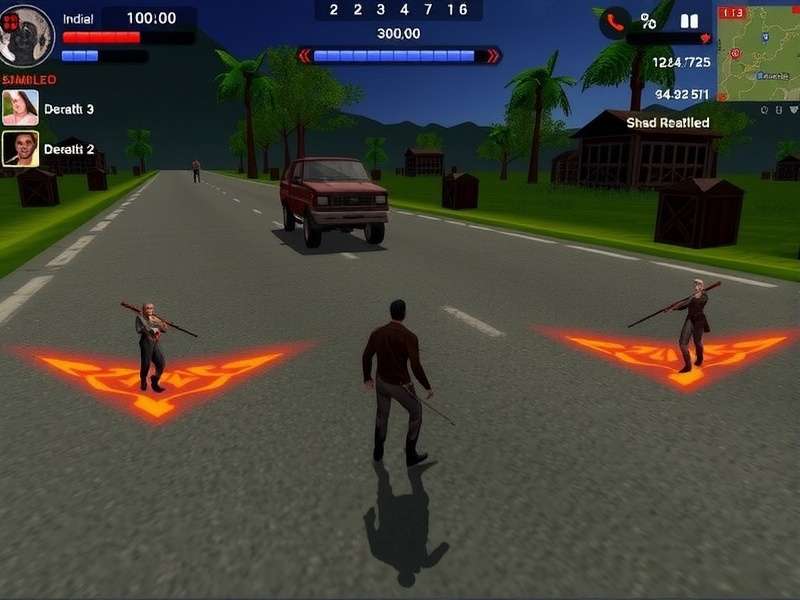Select the Deratti 3 squad member portrait

click(x=20, y=107)
